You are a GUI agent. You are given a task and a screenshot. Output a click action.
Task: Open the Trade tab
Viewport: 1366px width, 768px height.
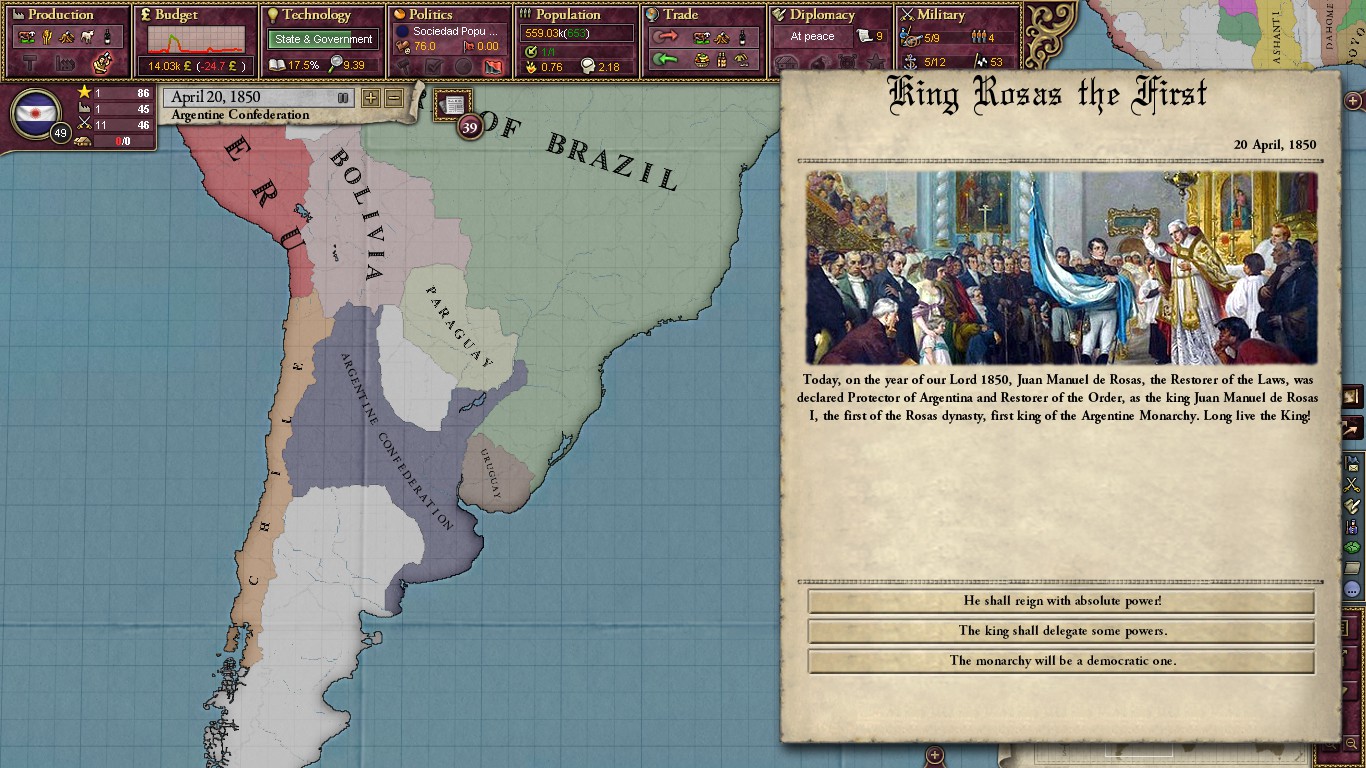[680, 15]
